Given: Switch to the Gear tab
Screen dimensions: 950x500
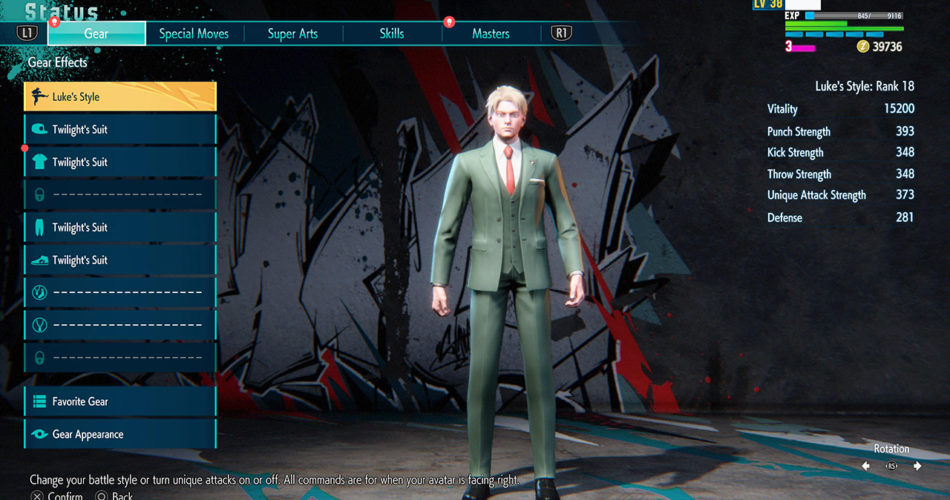Looking at the screenshot, I should pos(97,33).
